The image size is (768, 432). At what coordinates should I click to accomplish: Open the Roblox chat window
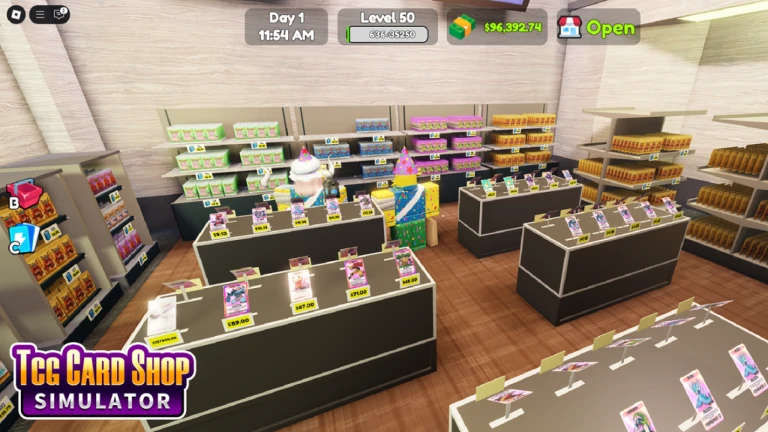point(60,14)
